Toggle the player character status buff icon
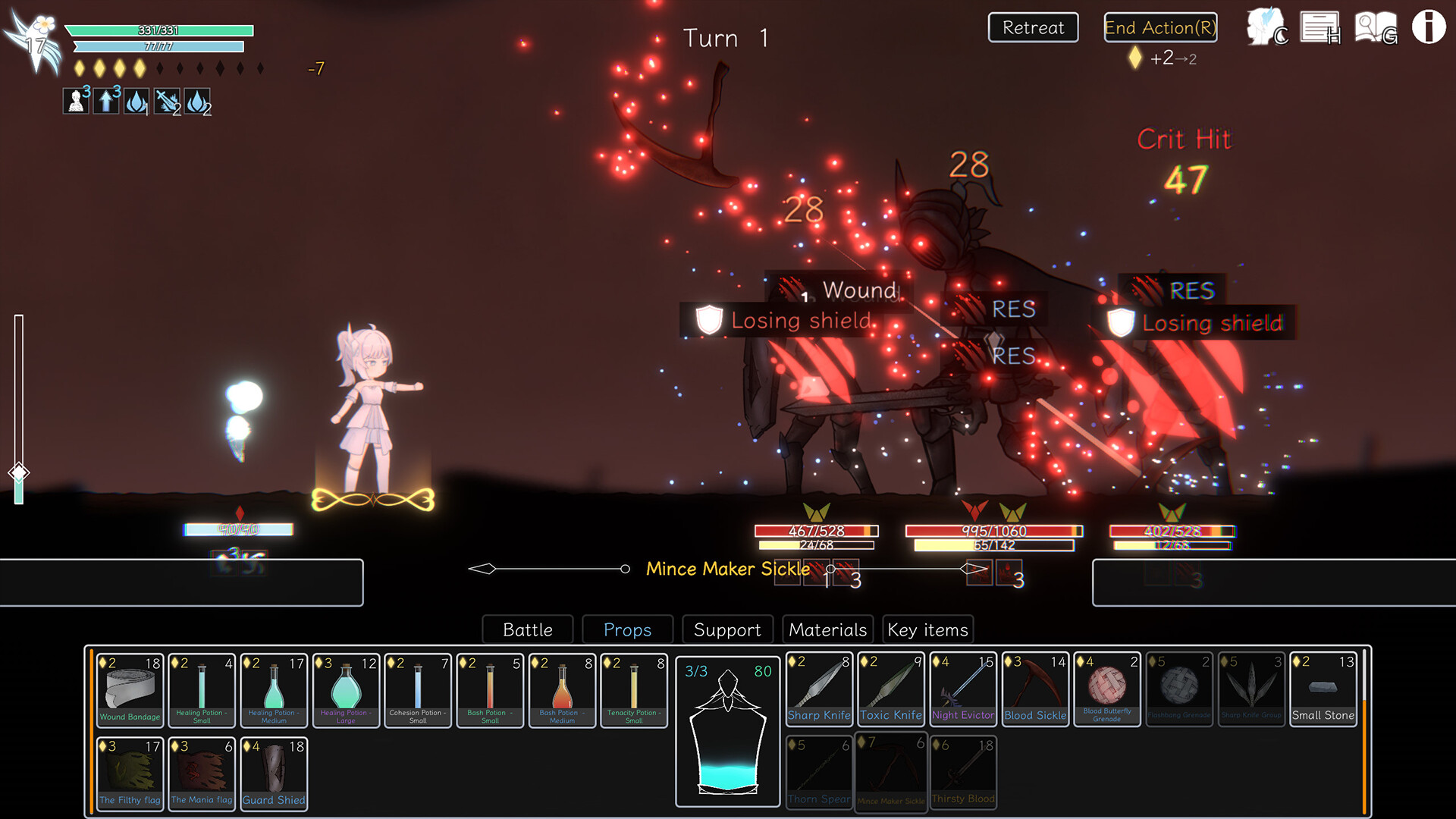1456x819 pixels. (x=74, y=101)
